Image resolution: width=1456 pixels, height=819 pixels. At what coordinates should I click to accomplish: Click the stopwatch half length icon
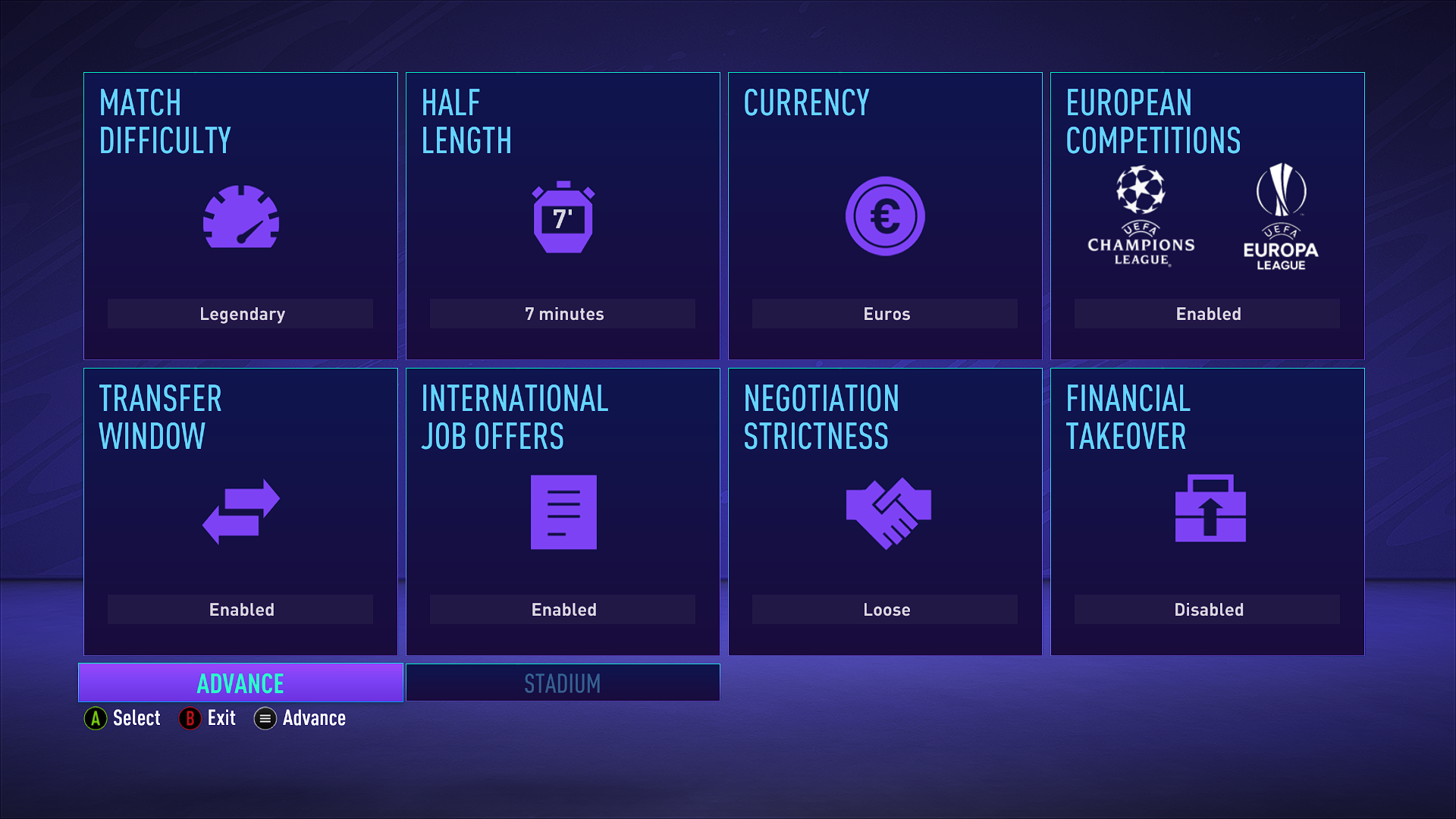[x=563, y=218]
